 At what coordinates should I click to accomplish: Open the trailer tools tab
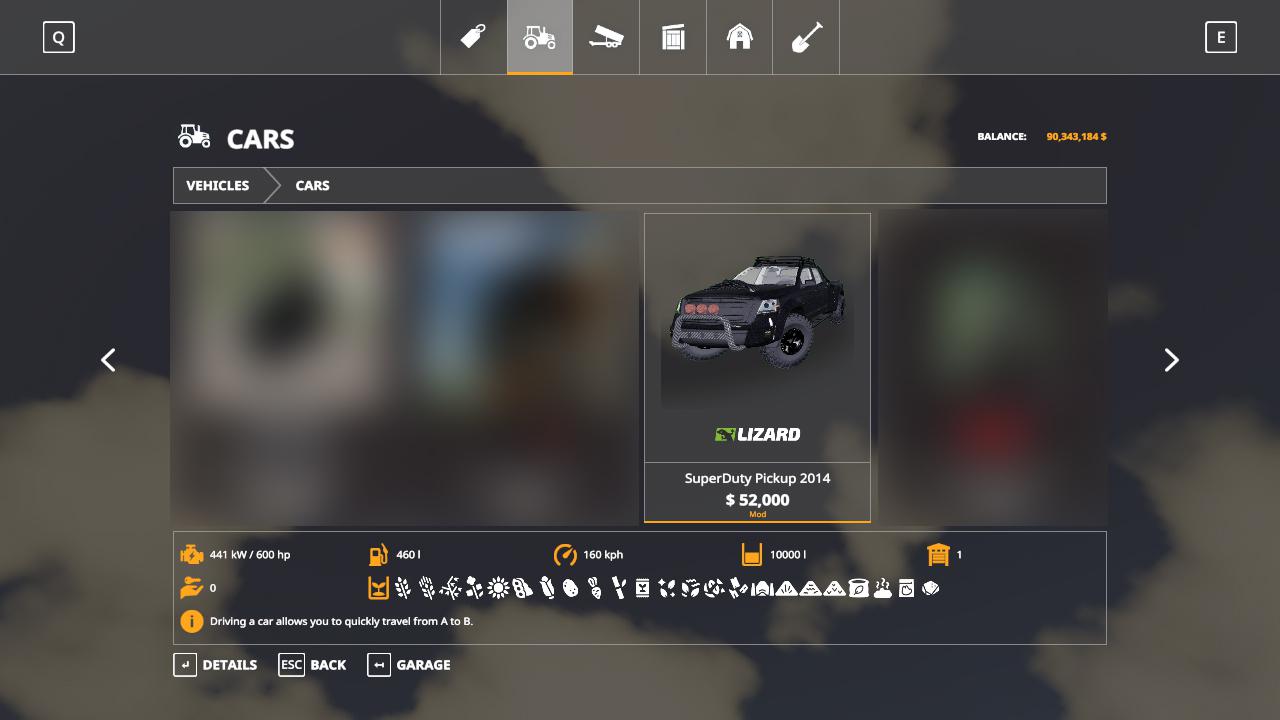point(606,37)
